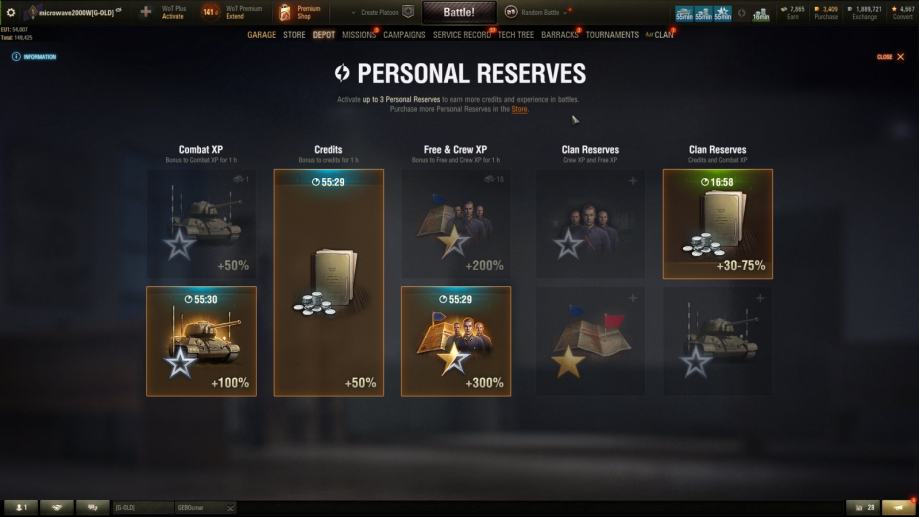Select the +200% Free & Crew XP reserve

tap(456, 224)
